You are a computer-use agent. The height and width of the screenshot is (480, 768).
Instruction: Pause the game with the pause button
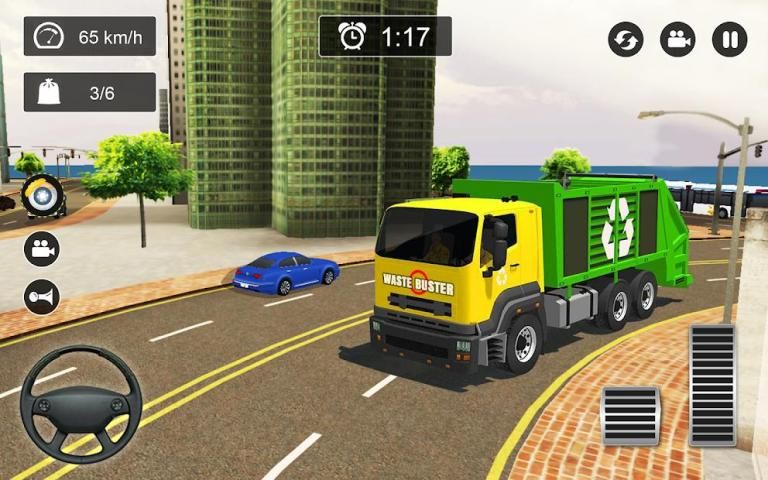pos(729,40)
